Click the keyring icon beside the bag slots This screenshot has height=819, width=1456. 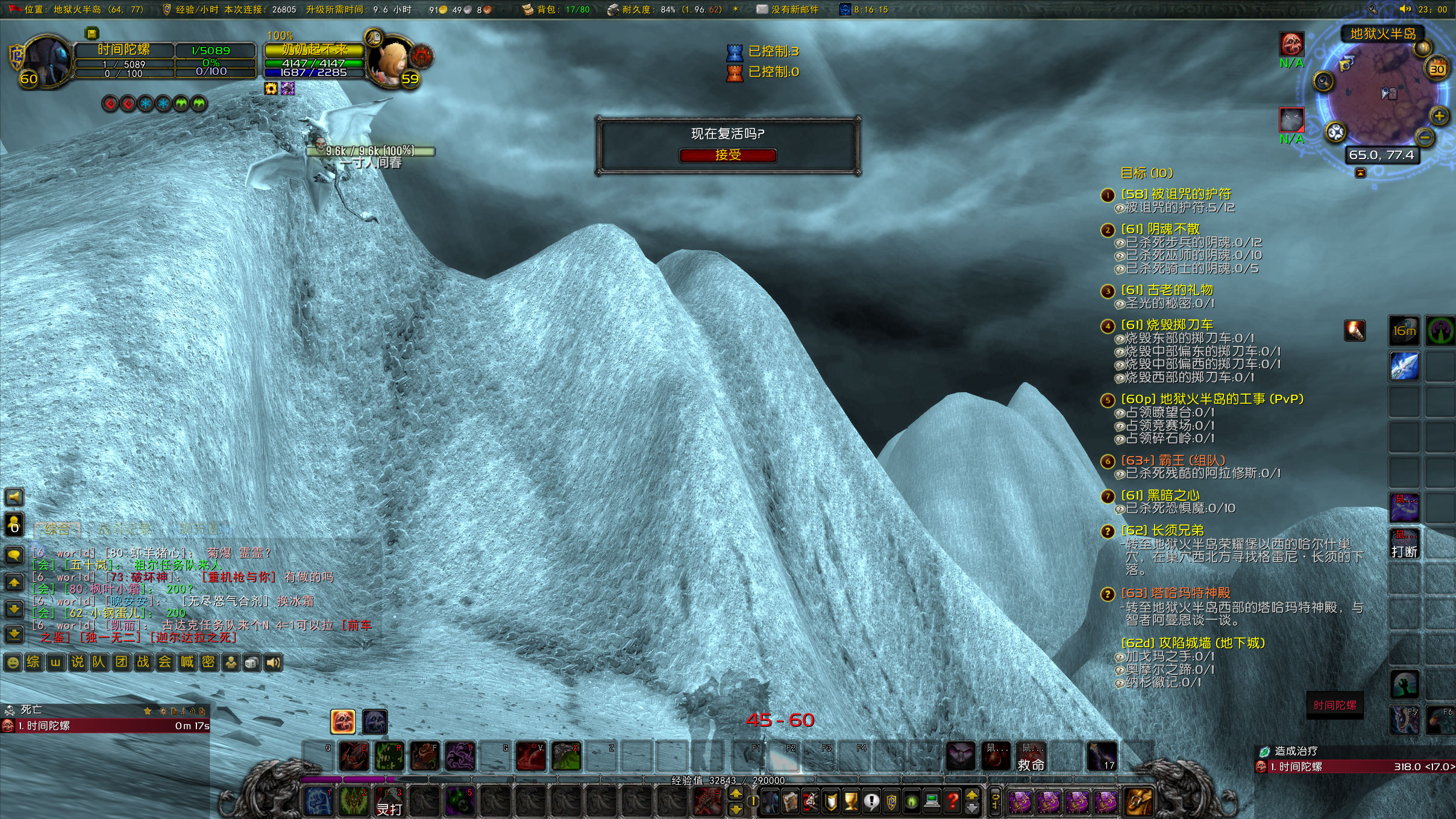pos(996,802)
